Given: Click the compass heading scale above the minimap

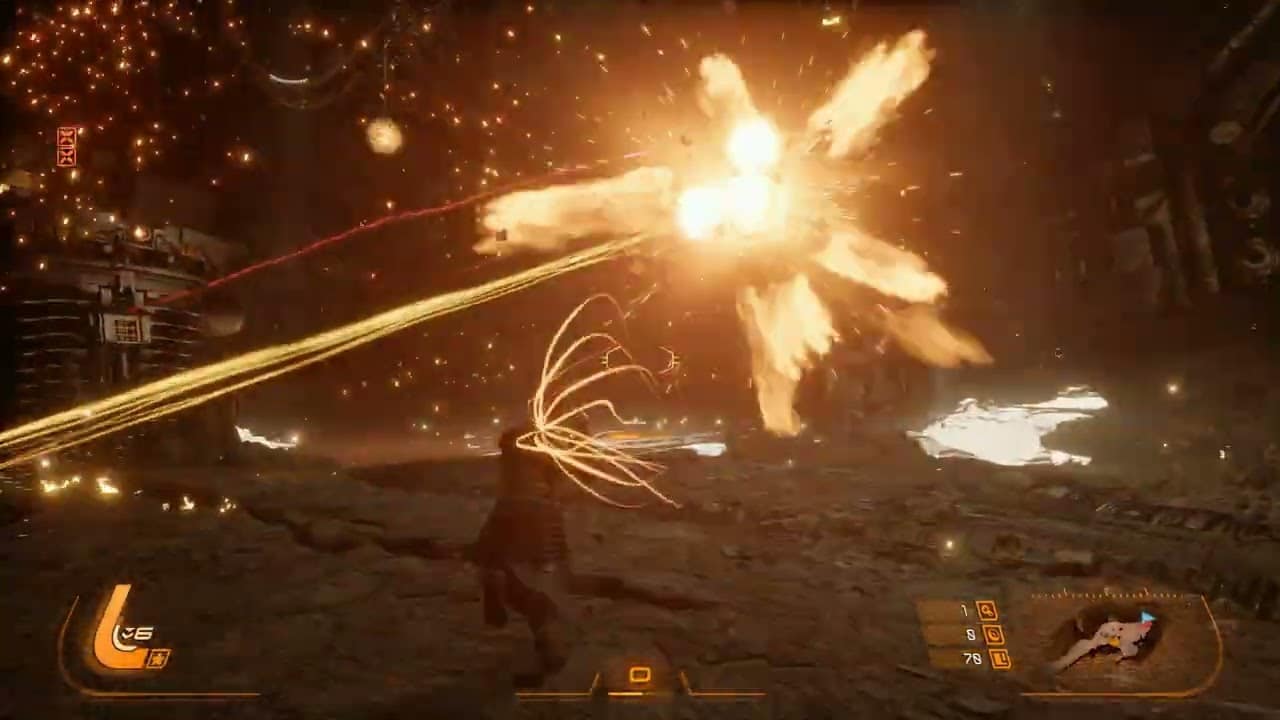Looking at the screenshot, I should [1106, 593].
